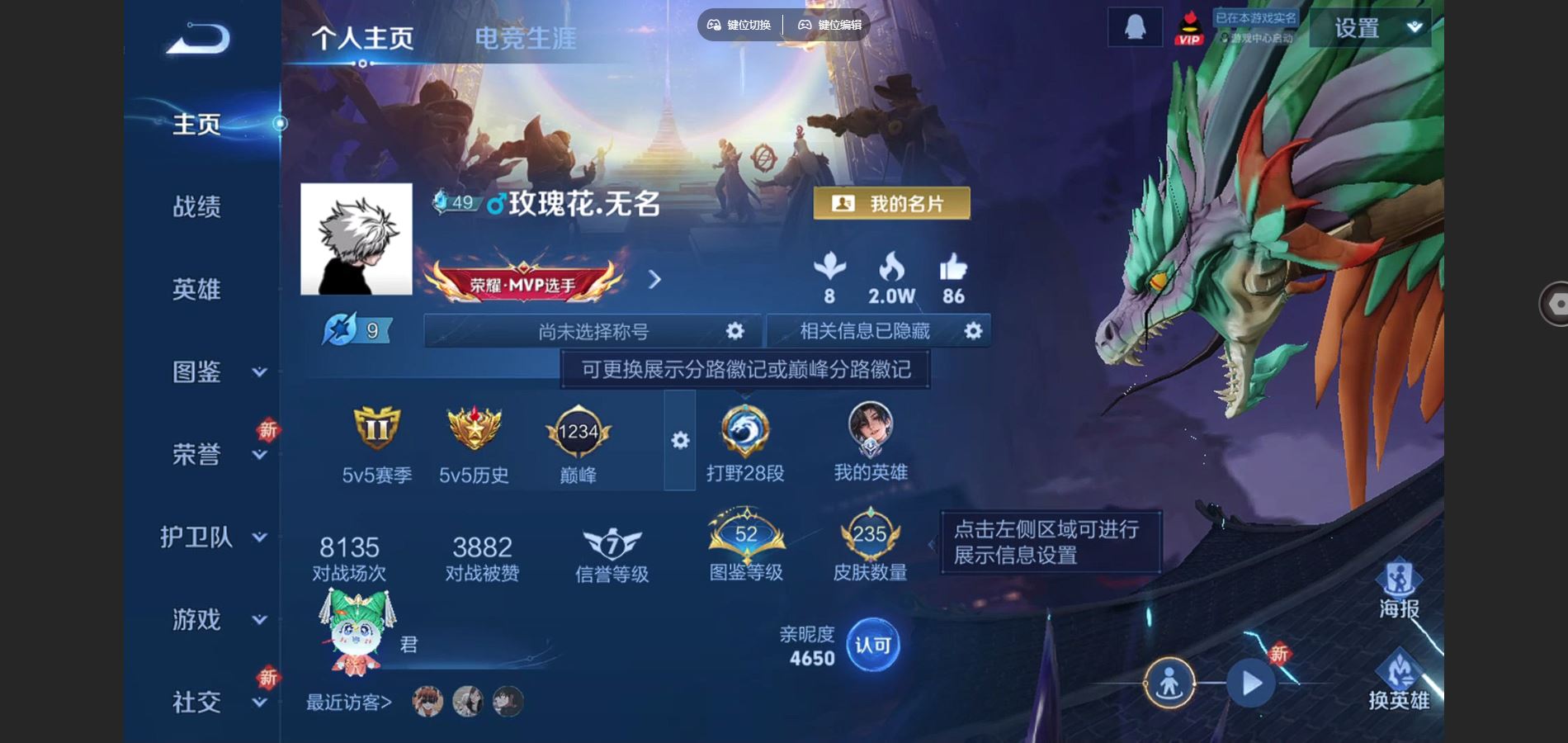Click gear next to 相关信息已隐藏
Viewport: 1568px width, 743px height.
[973, 330]
